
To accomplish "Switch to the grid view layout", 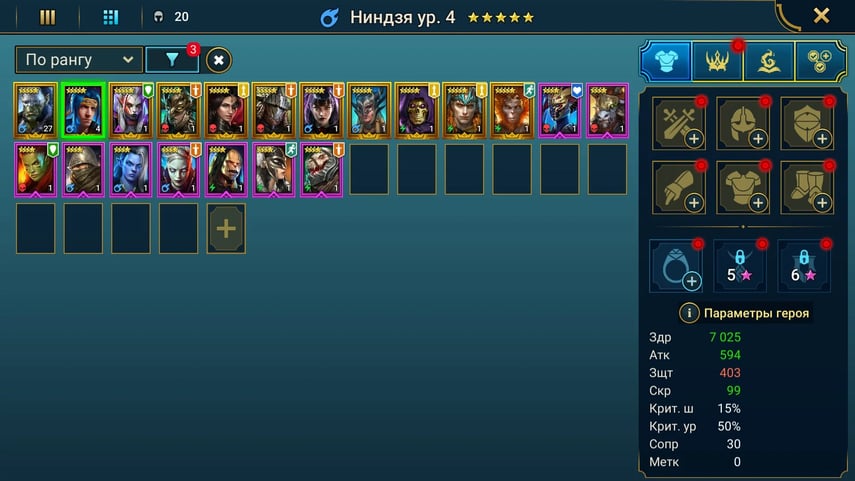I will coord(111,17).
